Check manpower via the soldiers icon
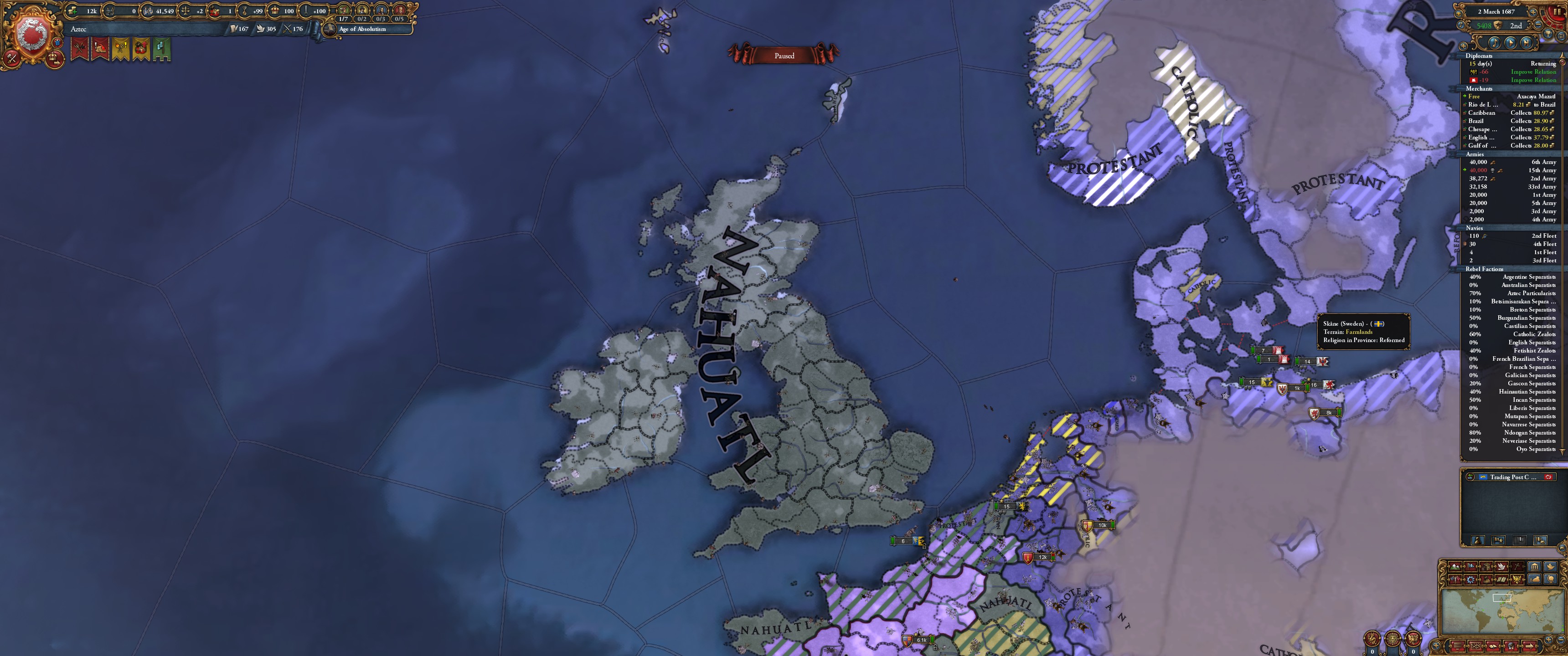The height and width of the screenshot is (656, 1568). pyautogui.click(x=109, y=11)
